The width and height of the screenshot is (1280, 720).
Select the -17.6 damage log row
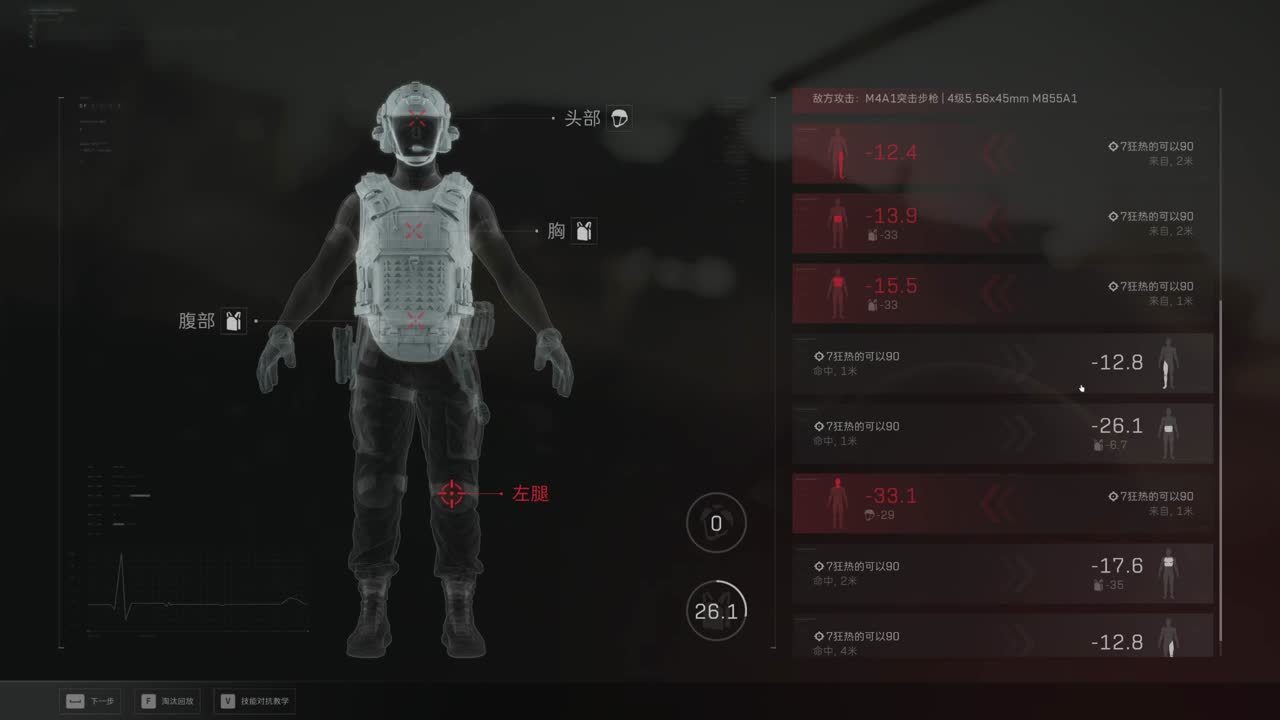coord(1002,574)
